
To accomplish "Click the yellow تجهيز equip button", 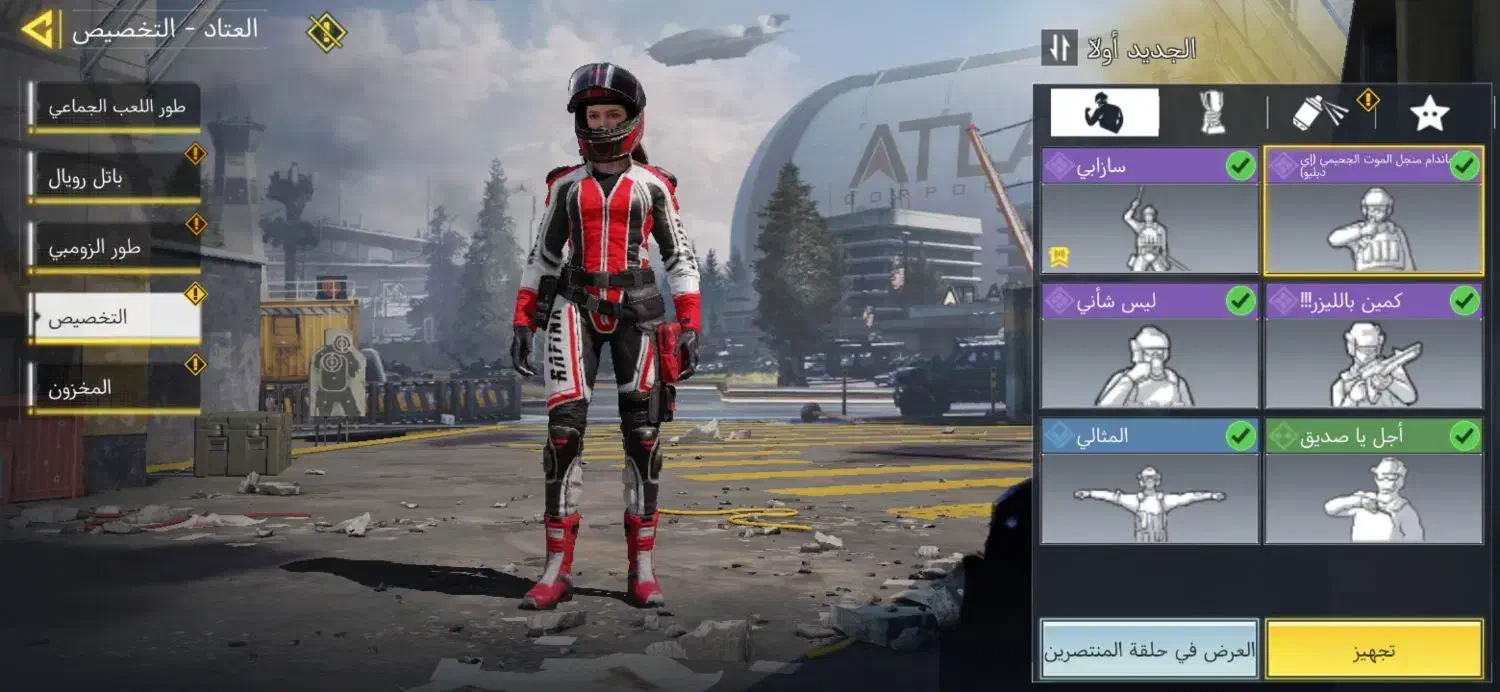I will tap(1373, 650).
